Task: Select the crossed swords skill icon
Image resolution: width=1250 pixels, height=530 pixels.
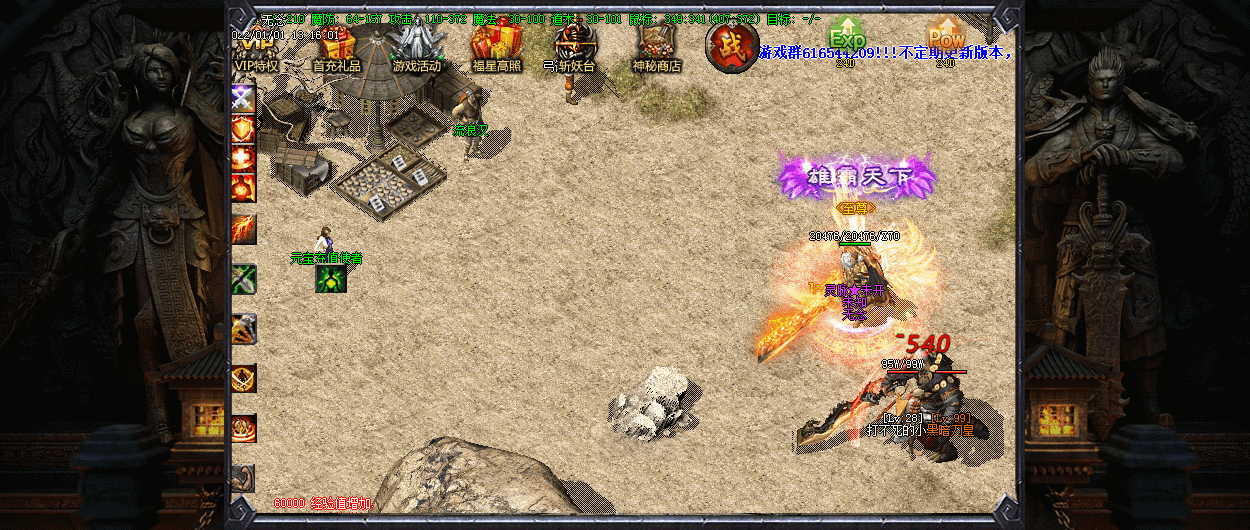Action: (243, 98)
